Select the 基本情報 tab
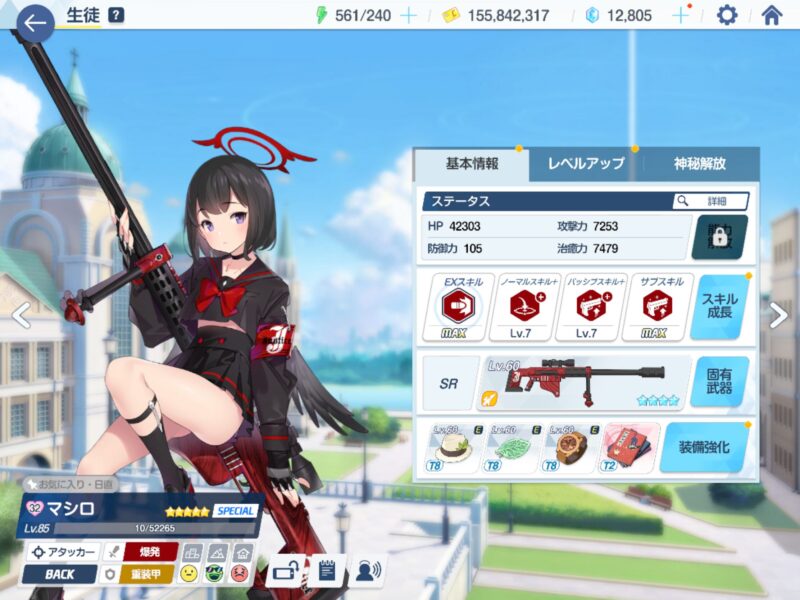The height and width of the screenshot is (600, 800). [472, 164]
